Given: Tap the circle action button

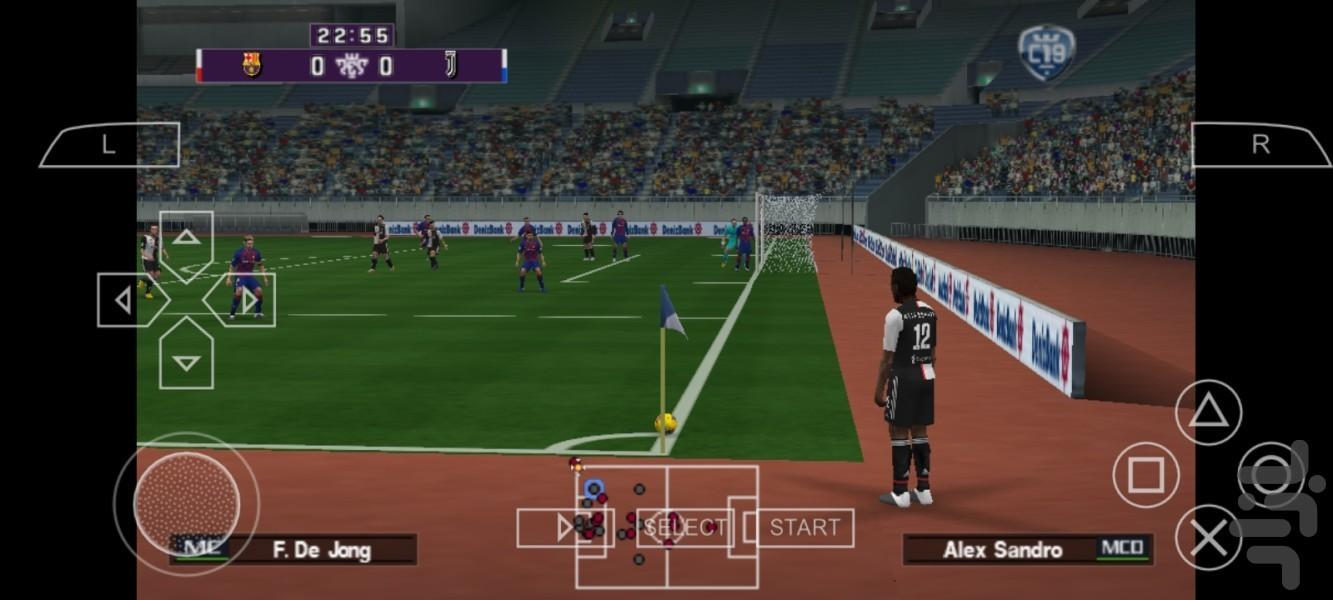Looking at the screenshot, I should (1271, 474).
